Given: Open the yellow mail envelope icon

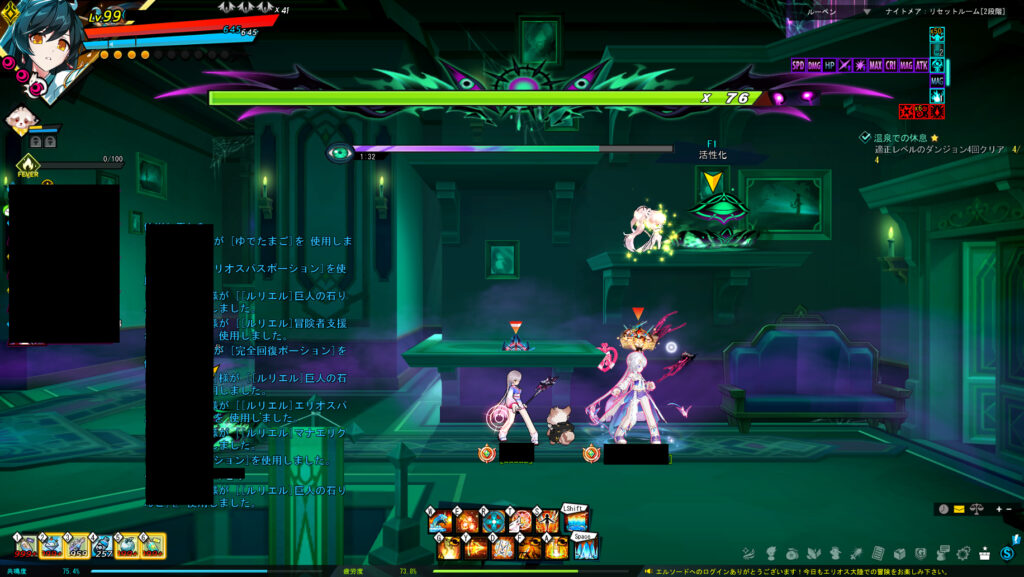Looking at the screenshot, I should click(x=959, y=509).
